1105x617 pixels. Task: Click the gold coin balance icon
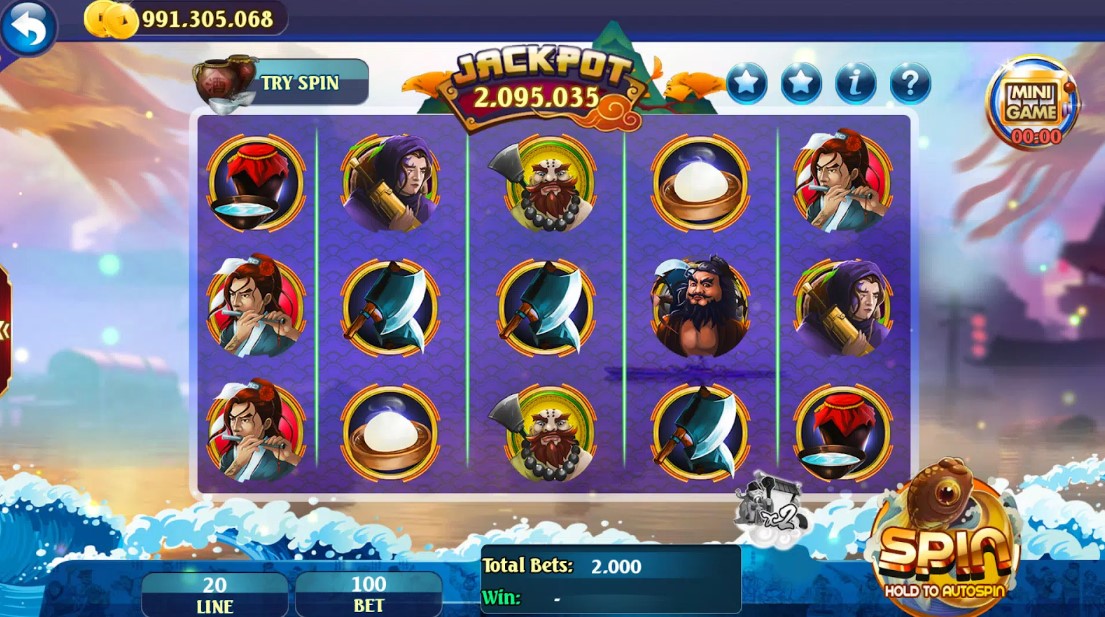(x=110, y=19)
